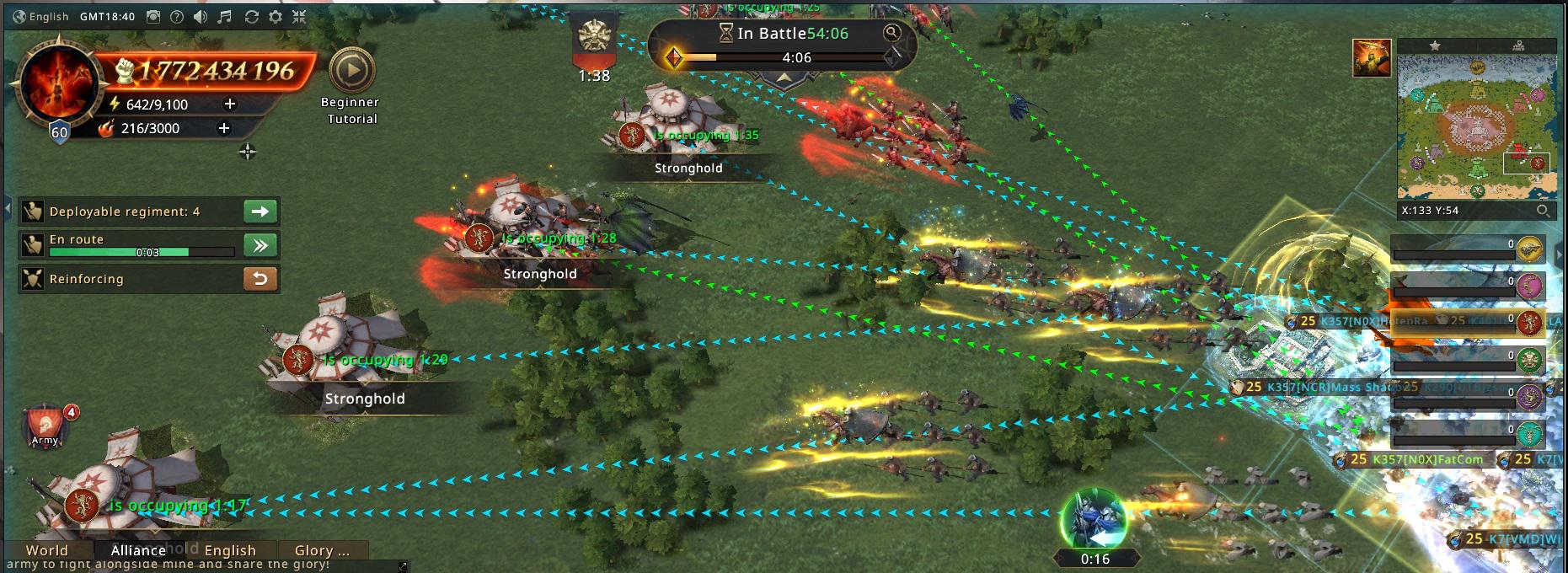Speed up the En route march

coord(260,245)
